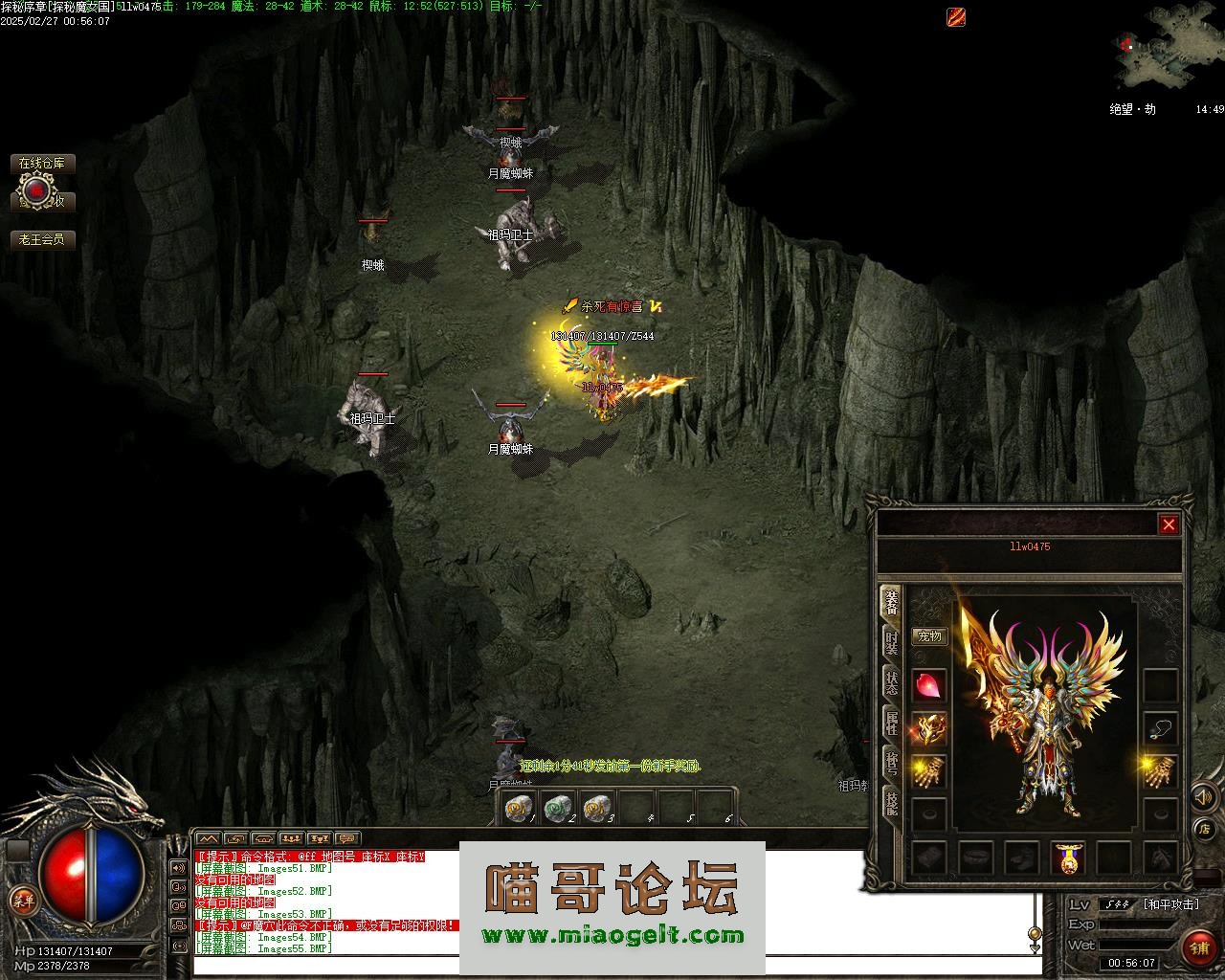Click the red 铺 stall button
The image size is (1225, 980).
[x=1198, y=947]
